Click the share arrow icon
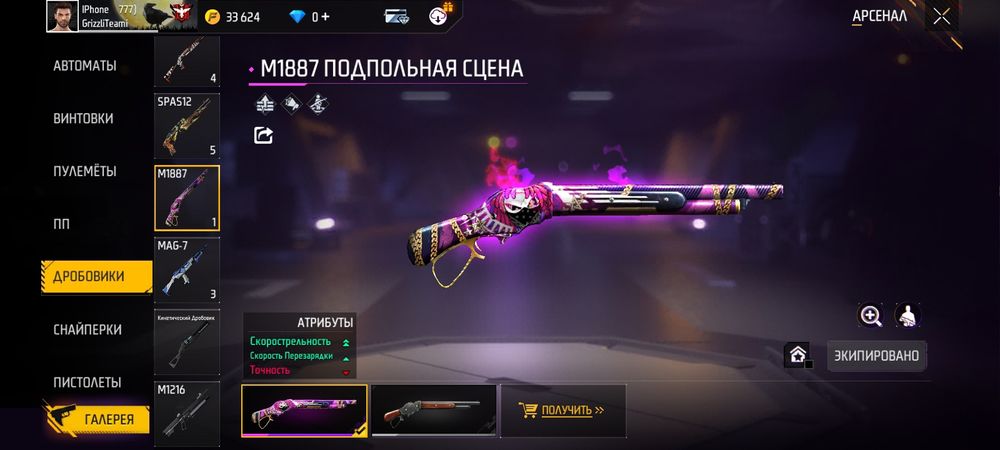This screenshot has width=1000, height=450. (x=264, y=135)
